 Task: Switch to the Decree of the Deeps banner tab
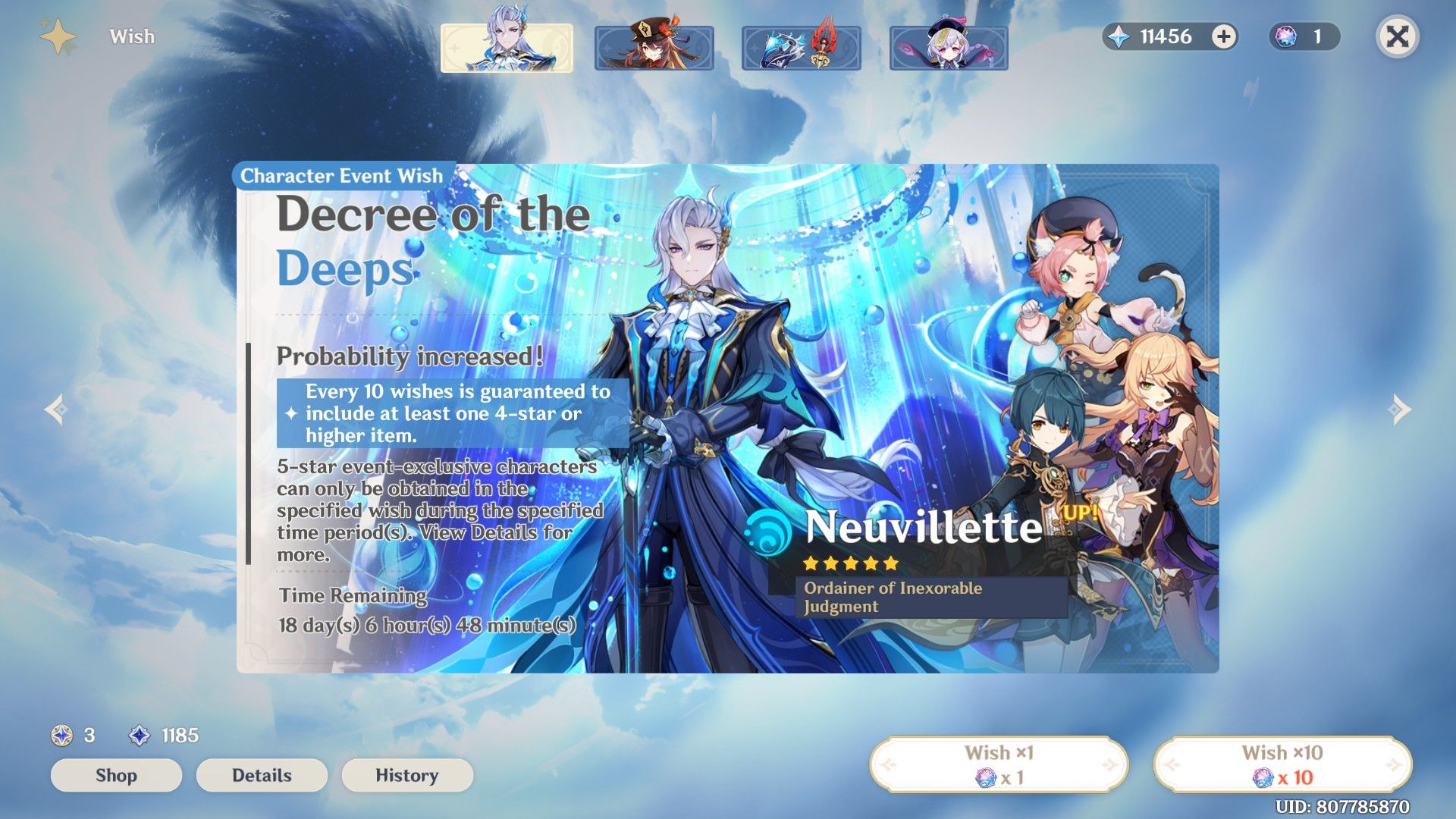tap(506, 46)
